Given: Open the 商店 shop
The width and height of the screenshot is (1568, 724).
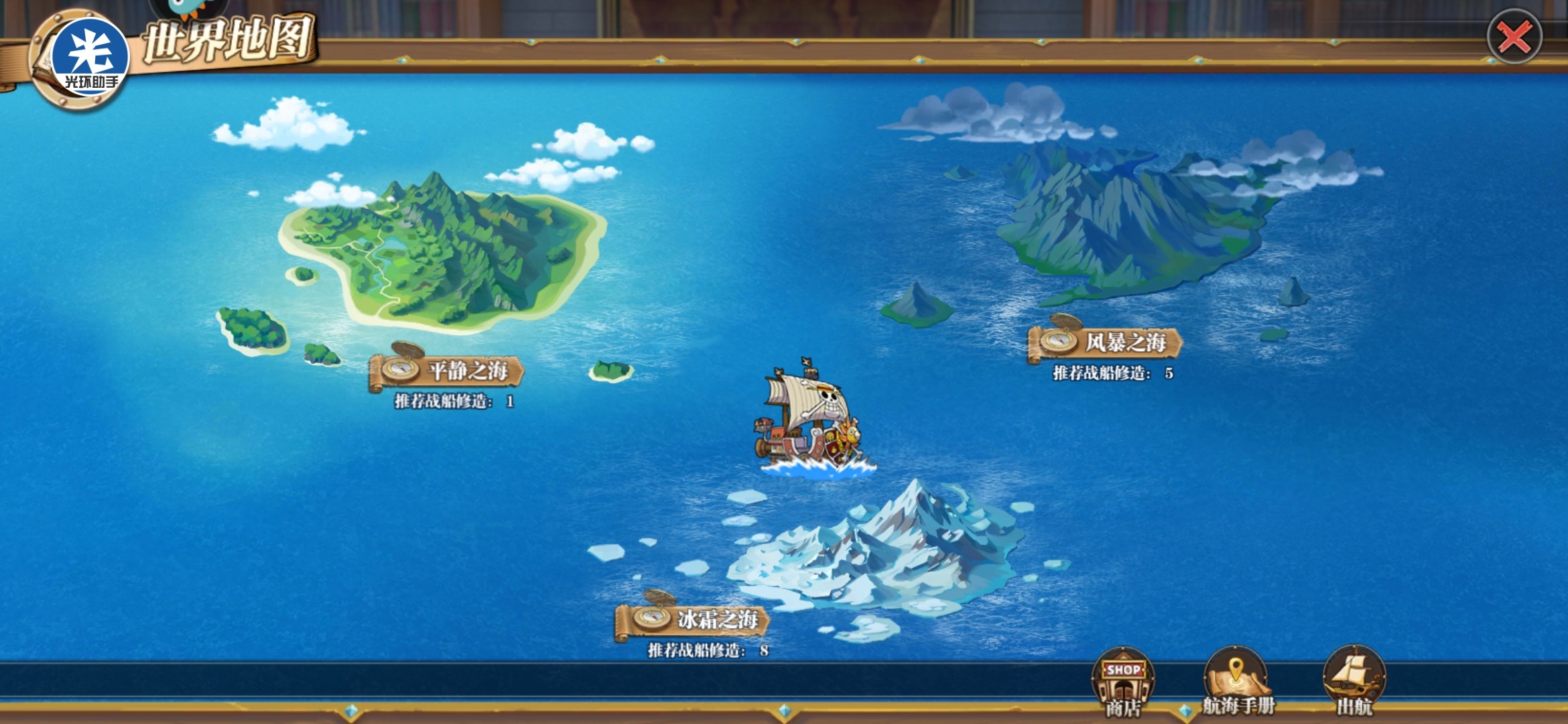Looking at the screenshot, I should 1123,680.
